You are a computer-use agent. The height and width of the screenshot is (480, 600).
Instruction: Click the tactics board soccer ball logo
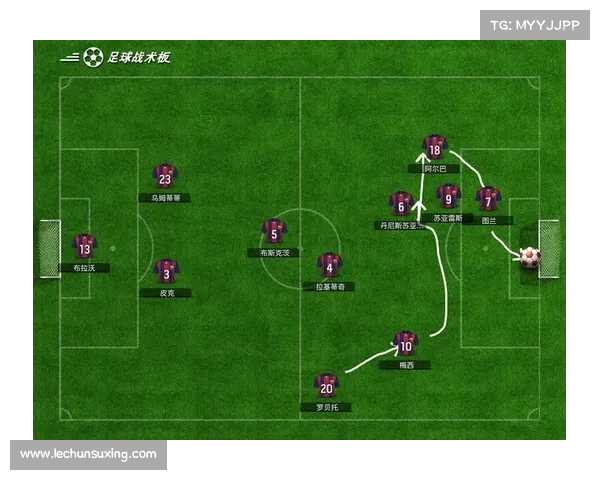[93, 58]
